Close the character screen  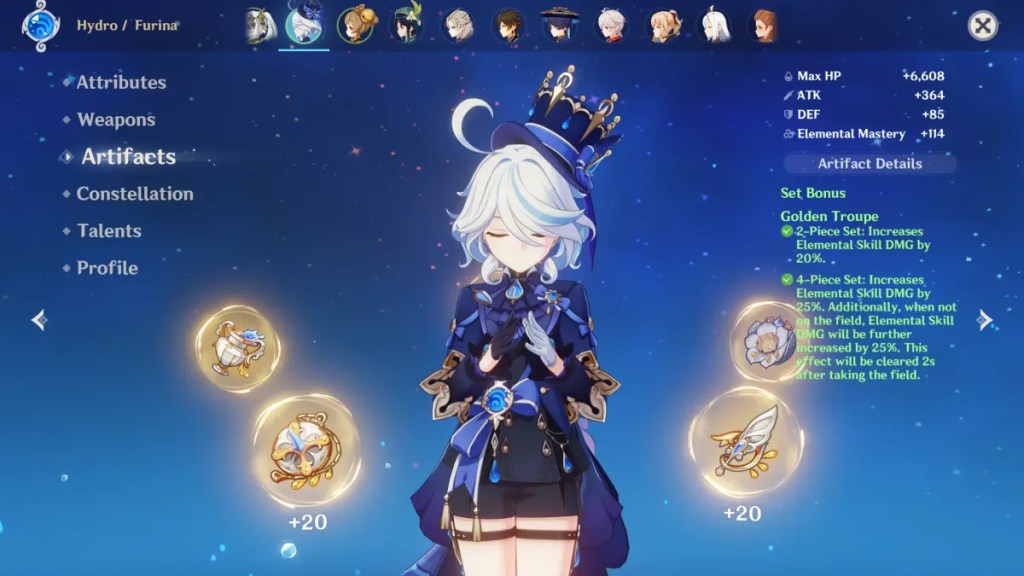[x=983, y=26]
